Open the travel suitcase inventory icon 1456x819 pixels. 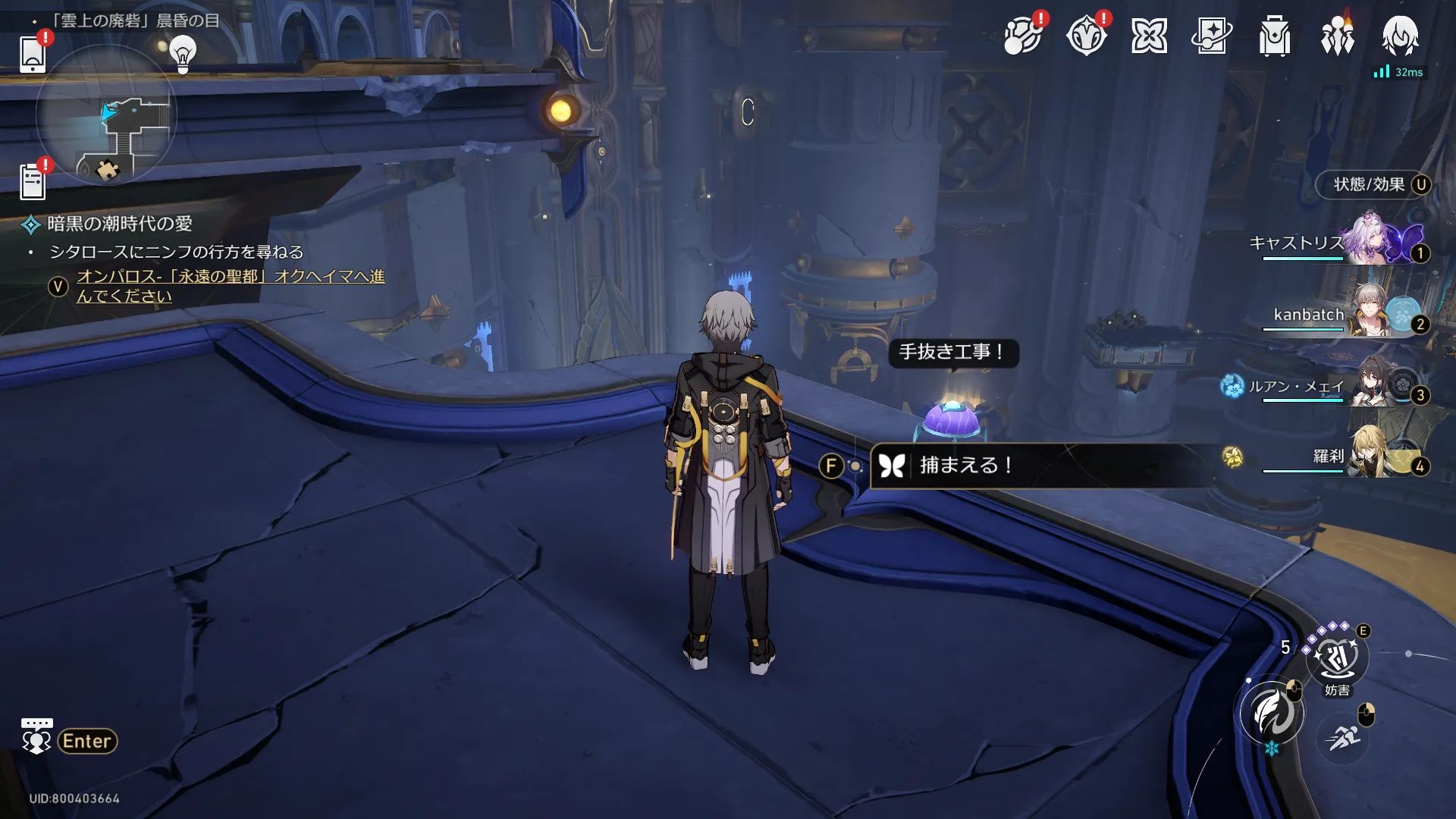[x=1275, y=36]
